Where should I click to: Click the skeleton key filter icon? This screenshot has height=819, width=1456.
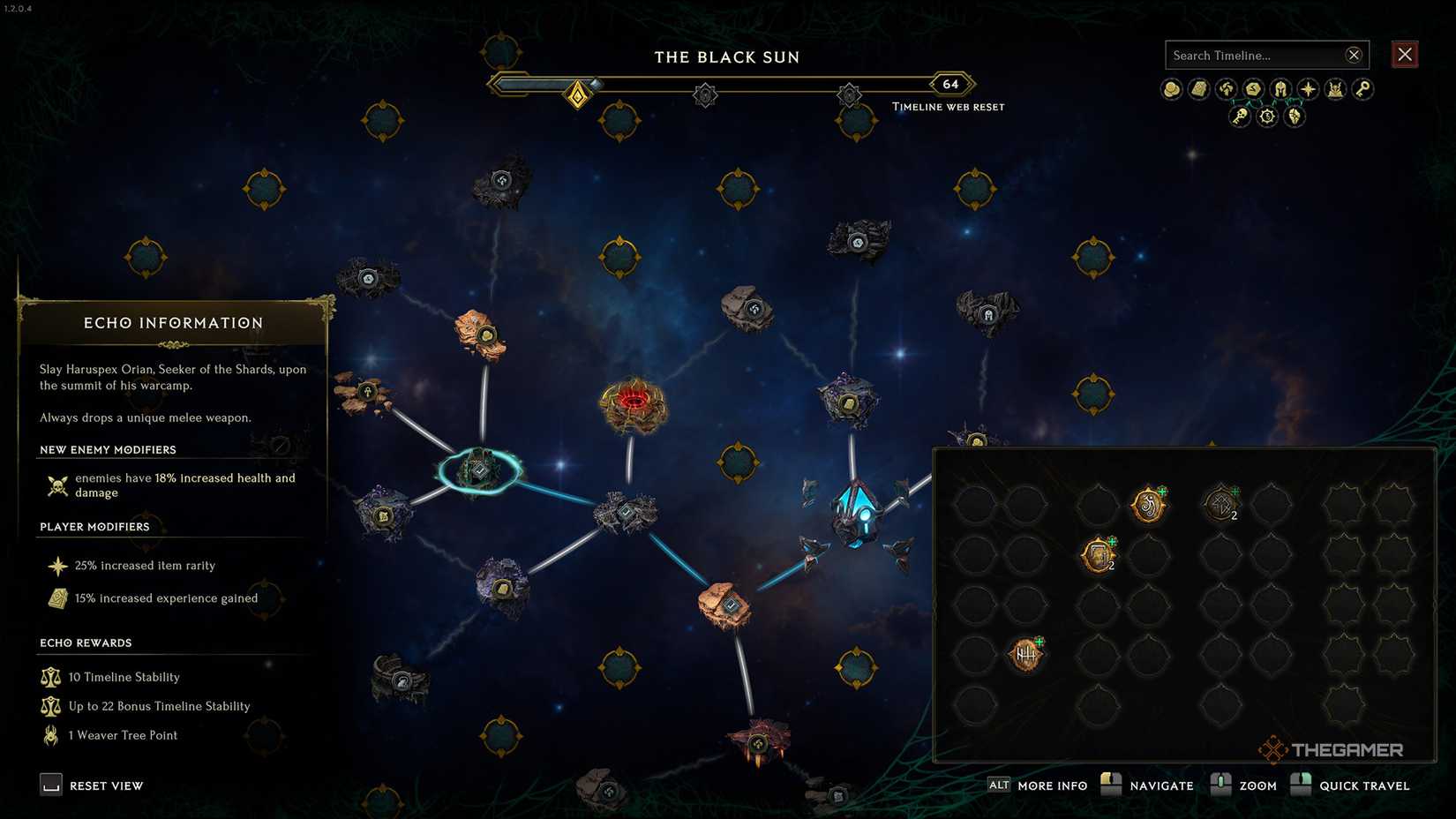click(x=1238, y=116)
